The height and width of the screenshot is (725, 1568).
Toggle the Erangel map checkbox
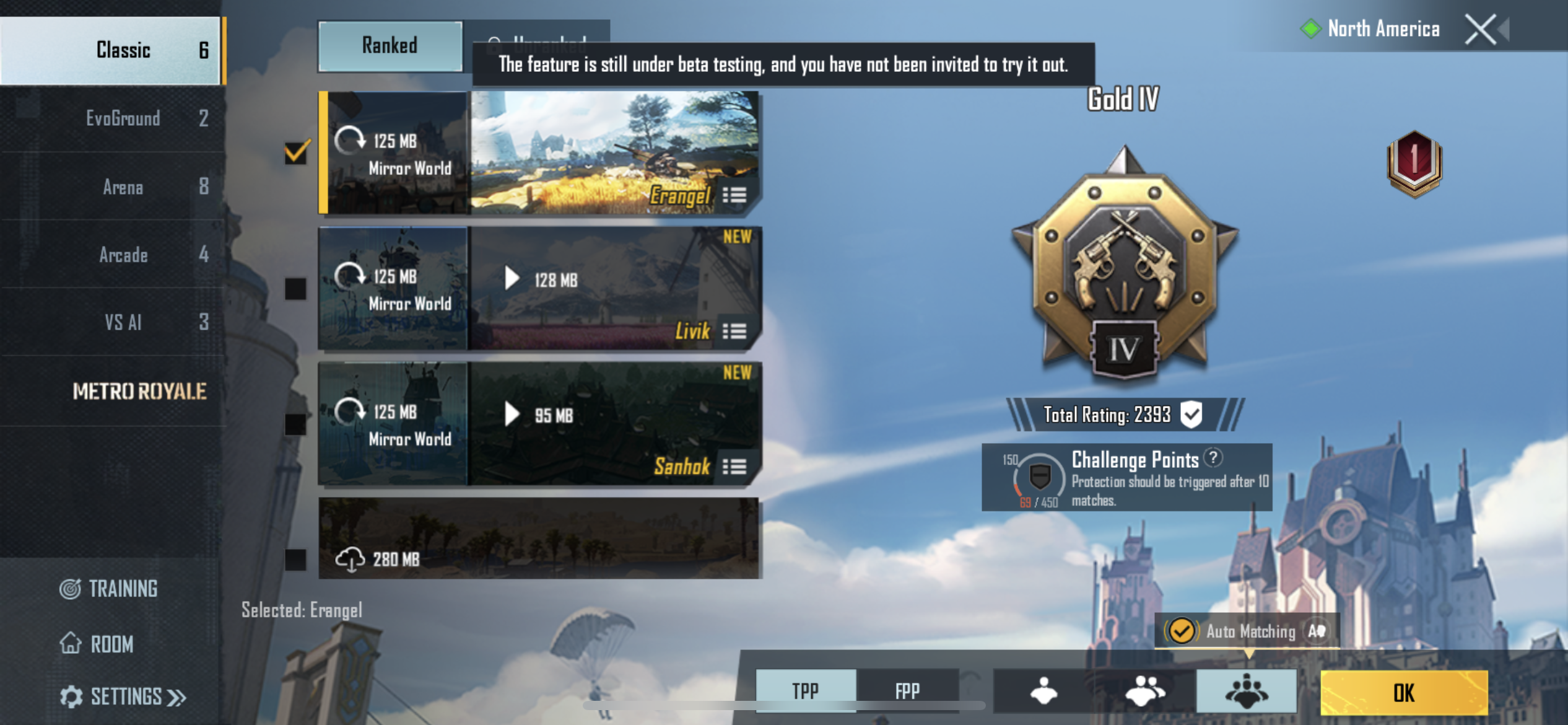point(296,152)
